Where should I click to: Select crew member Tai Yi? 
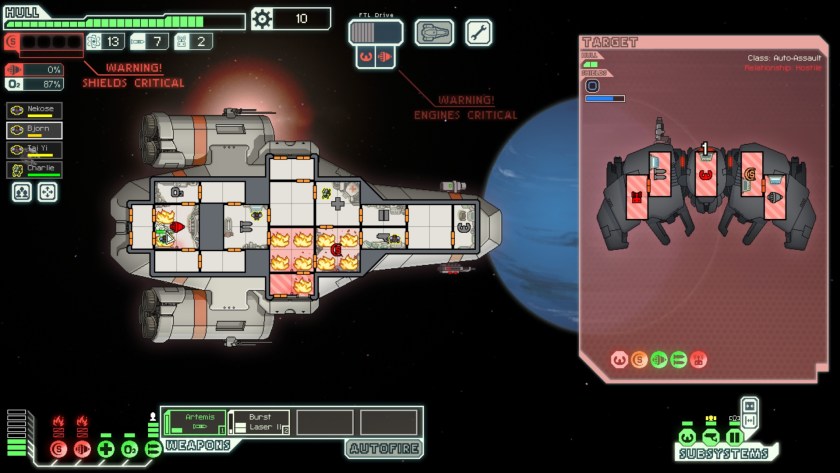coord(34,150)
